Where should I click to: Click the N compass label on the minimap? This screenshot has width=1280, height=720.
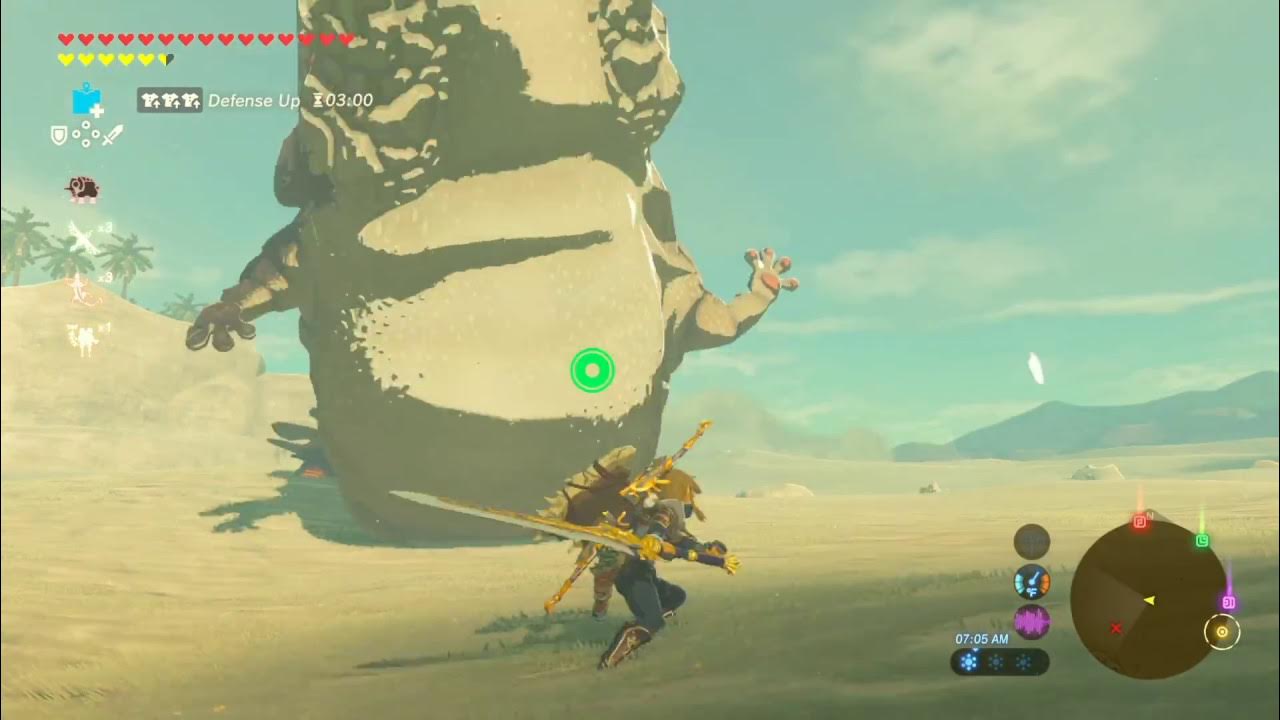point(1148,515)
